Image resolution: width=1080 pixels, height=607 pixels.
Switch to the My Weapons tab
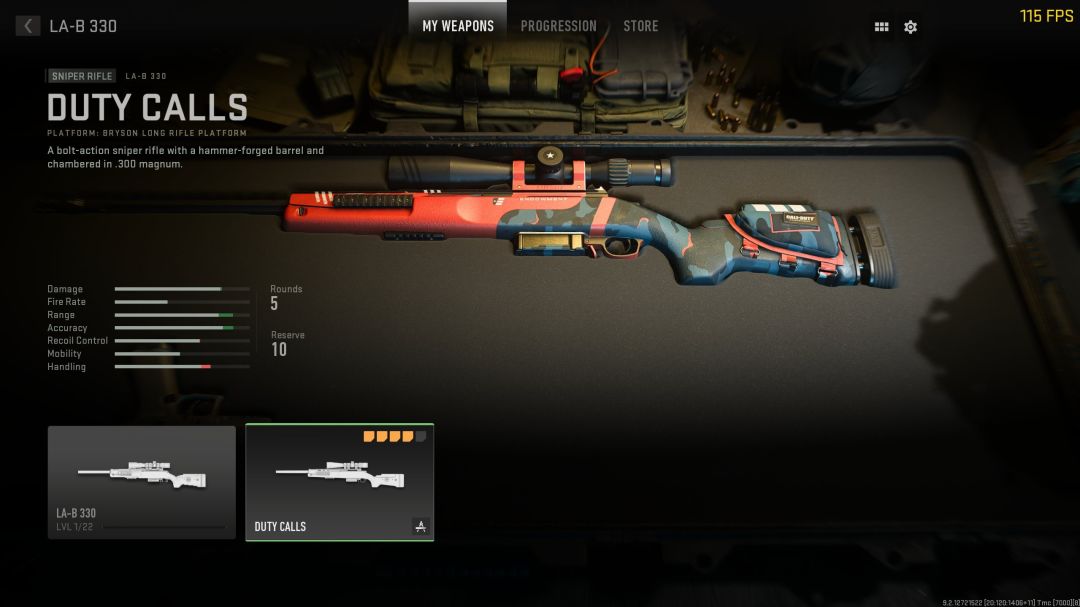click(458, 26)
